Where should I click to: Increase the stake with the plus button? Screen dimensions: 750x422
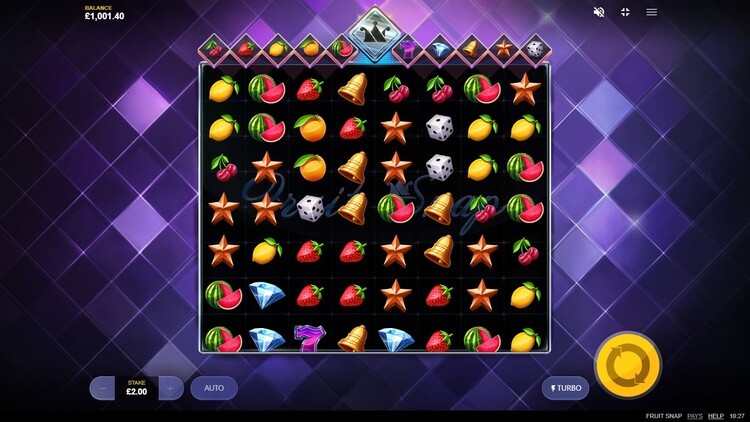[171, 388]
